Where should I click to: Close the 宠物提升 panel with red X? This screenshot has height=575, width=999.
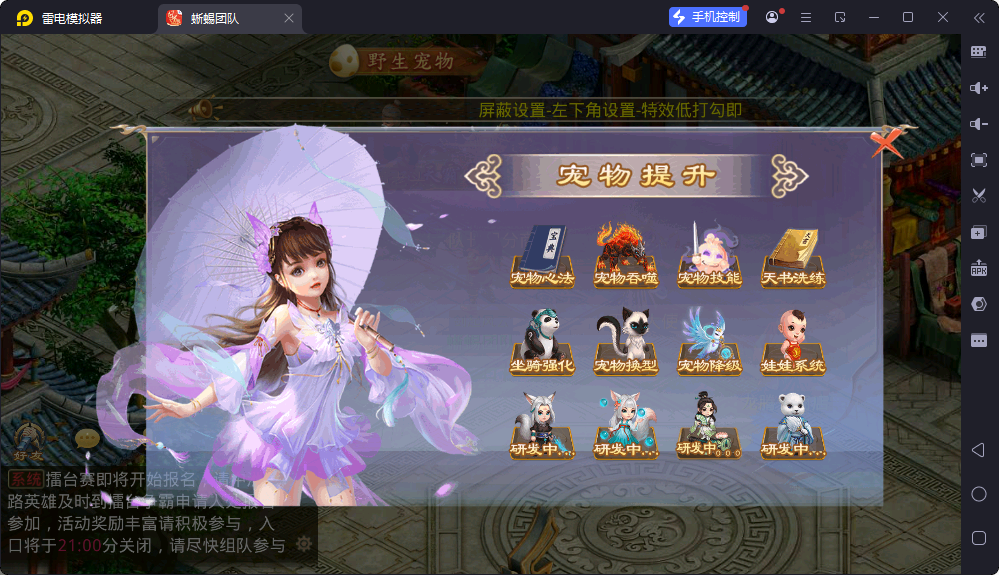885,144
